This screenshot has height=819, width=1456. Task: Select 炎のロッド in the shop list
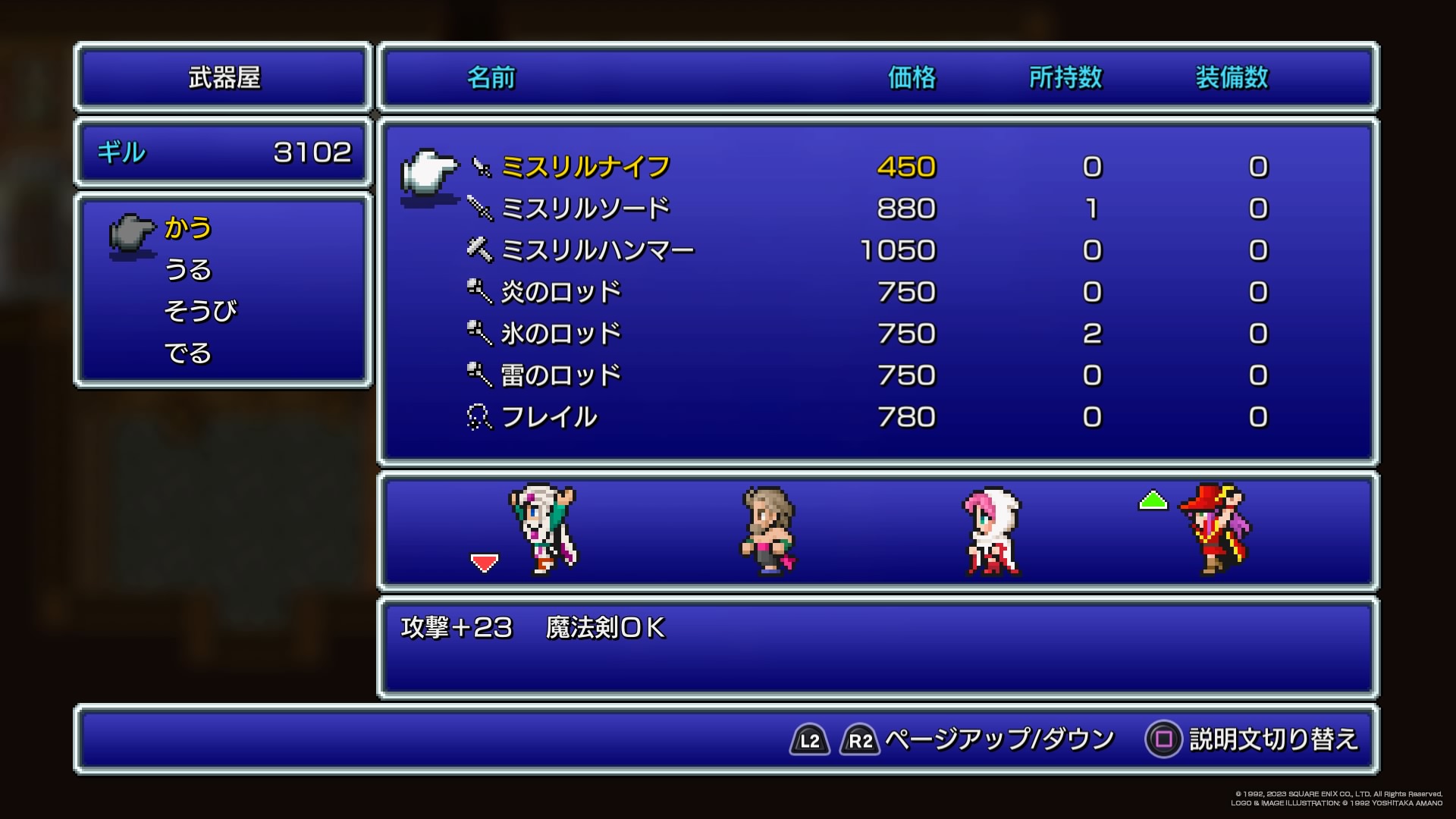click(561, 293)
